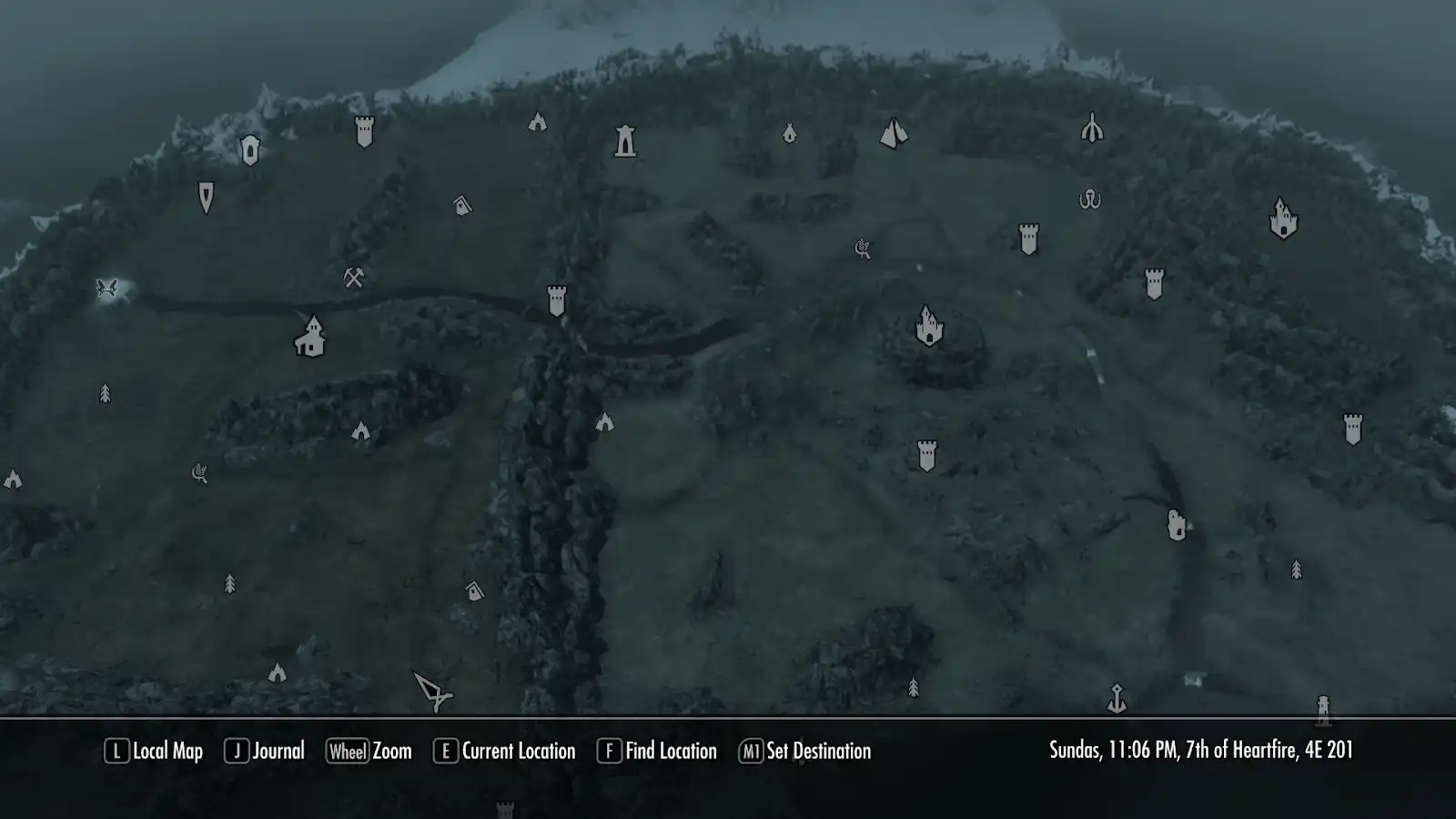
Task: Choose the Find Location option
Action: click(x=657, y=751)
